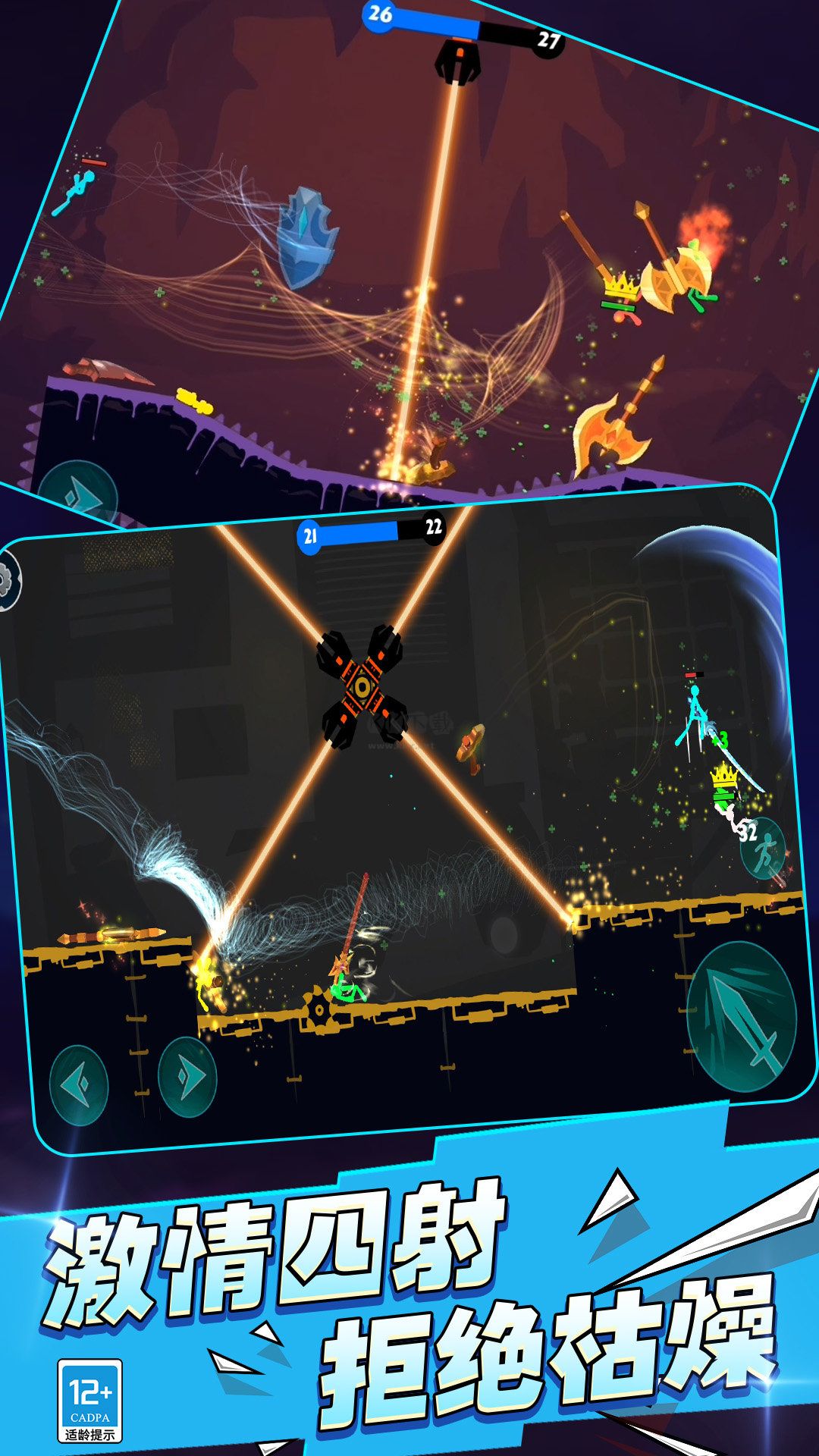The height and width of the screenshot is (1456, 819).
Task: Open the CADPA 12+ age rating badge
Action: click(90, 1401)
